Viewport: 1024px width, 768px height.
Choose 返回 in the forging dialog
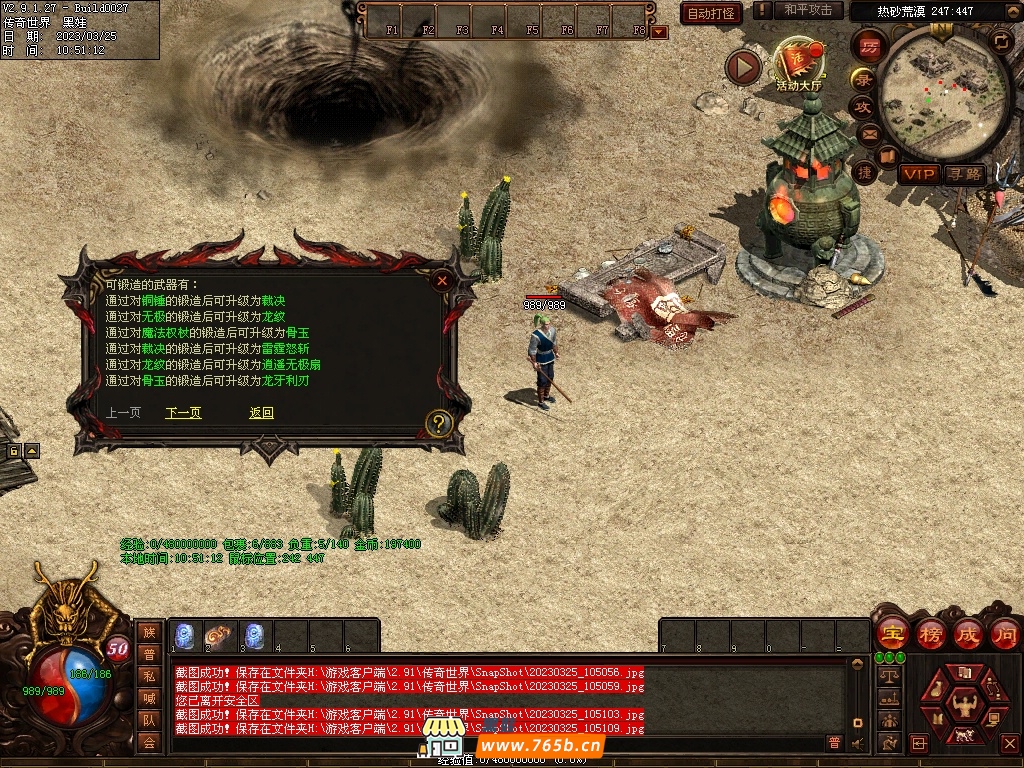click(261, 413)
